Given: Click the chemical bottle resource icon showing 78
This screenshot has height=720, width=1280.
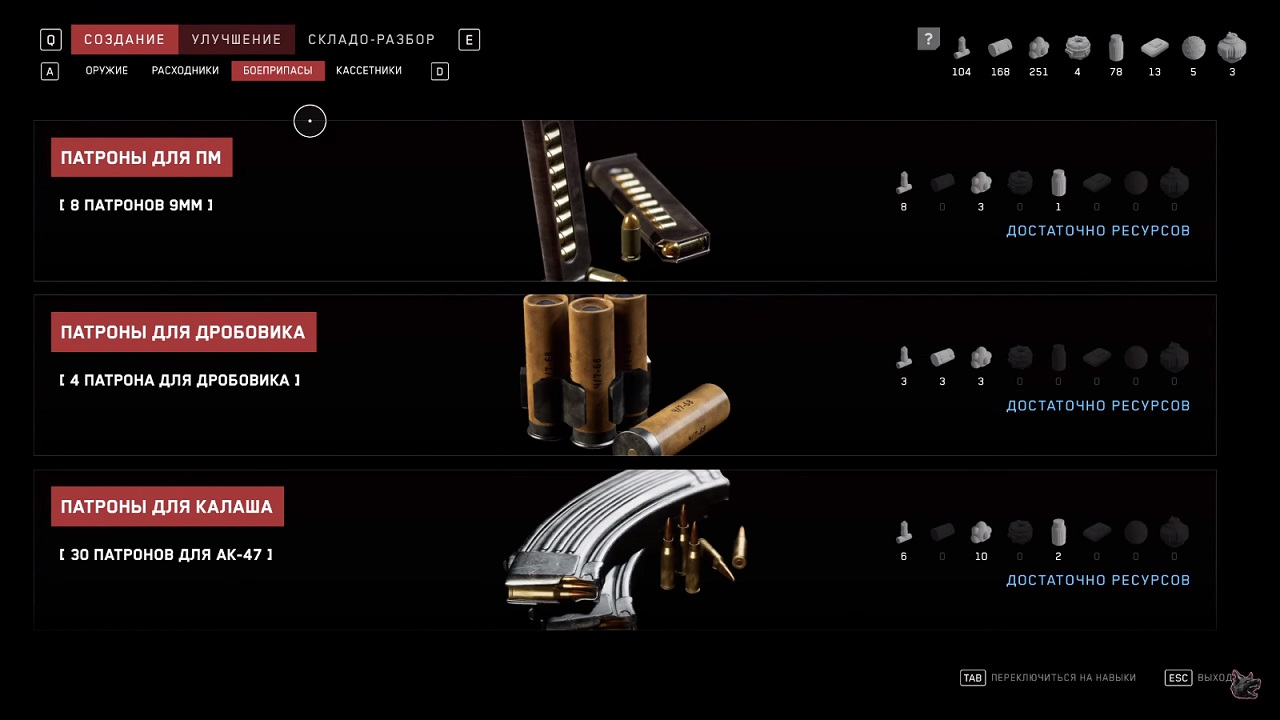Looking at the screenshot, I should pyautogui.click(x=1116, y=47).
